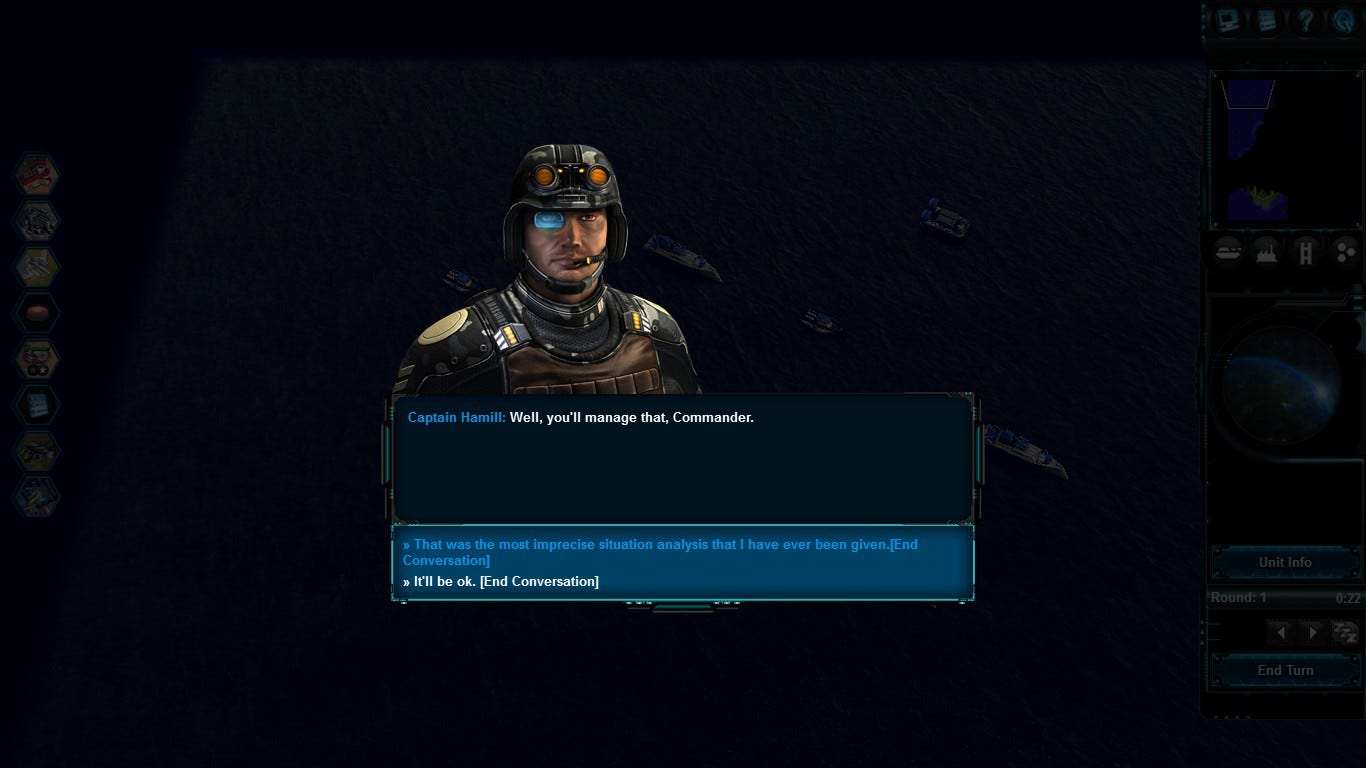Choose the imprecise situation analysis reply
The width and height of the screenshot is (1366, 768).
(x=660, y=552)
